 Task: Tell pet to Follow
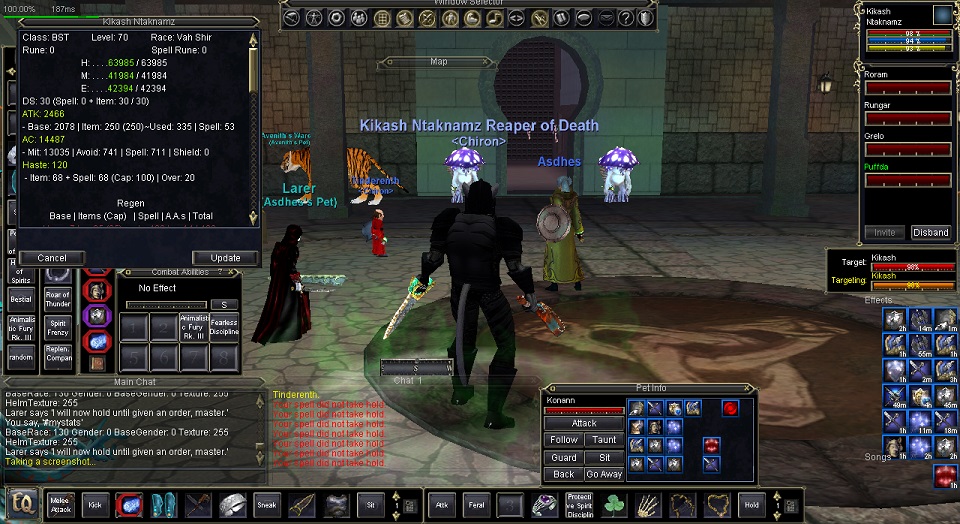564,440
